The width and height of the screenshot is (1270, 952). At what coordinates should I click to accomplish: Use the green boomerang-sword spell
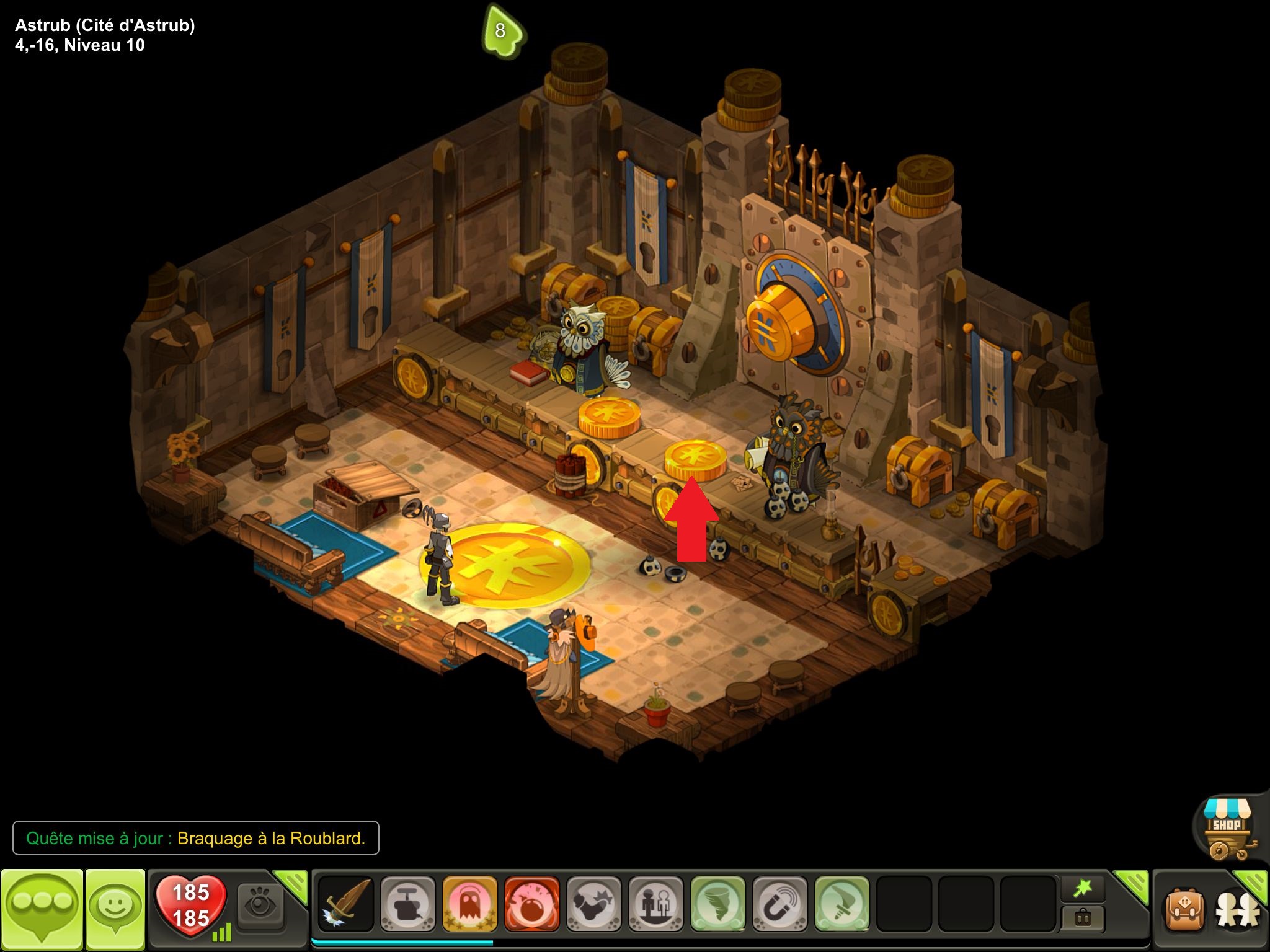tap(841, 904)
